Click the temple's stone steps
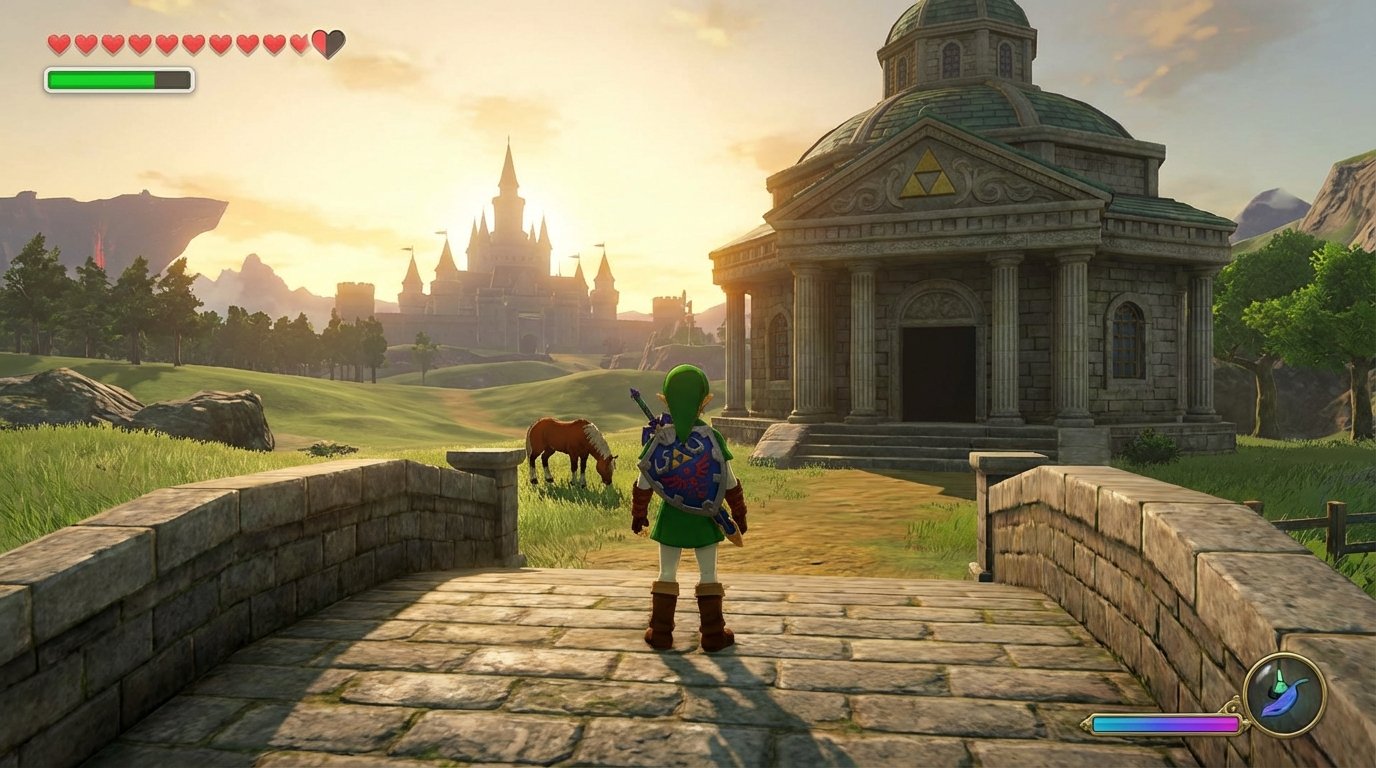This screenshot has height=768, width=1376. 900,443
